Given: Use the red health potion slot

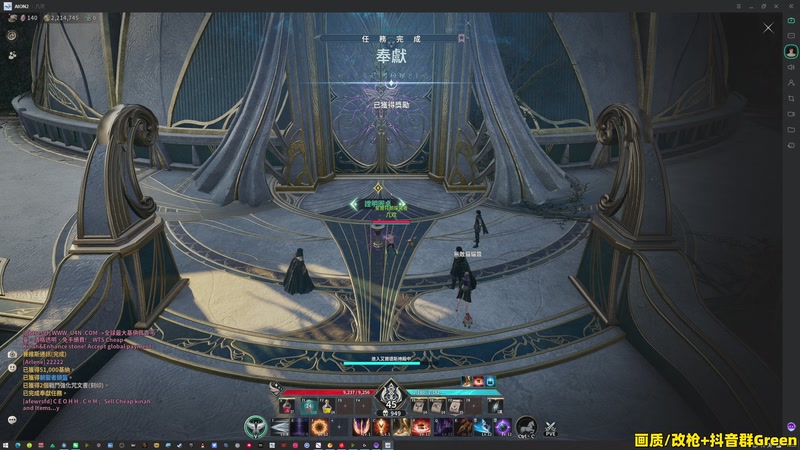Looking at the screenshot, I should tap(287, 407).
